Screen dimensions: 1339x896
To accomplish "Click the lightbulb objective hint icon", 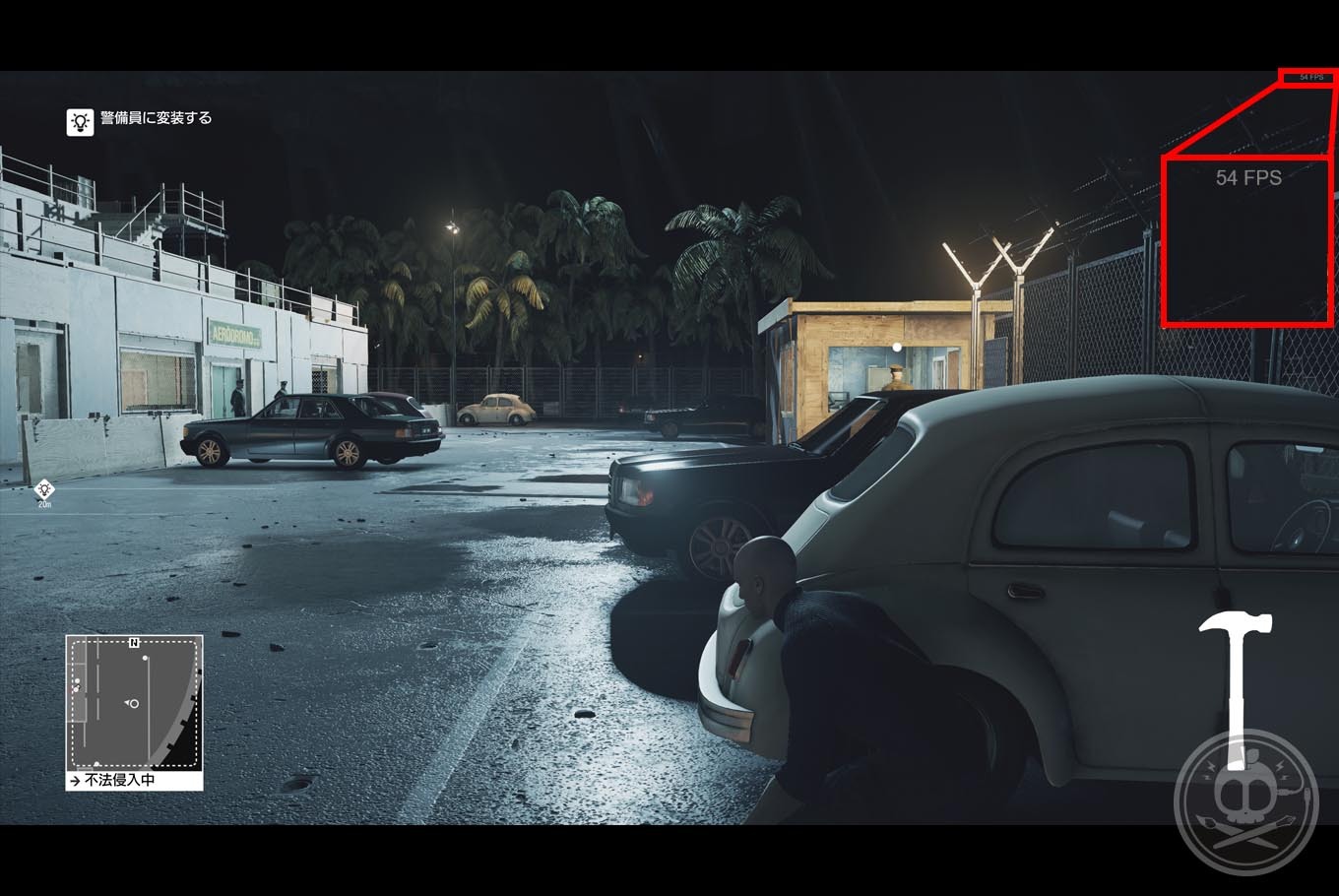I will point(80,121).
